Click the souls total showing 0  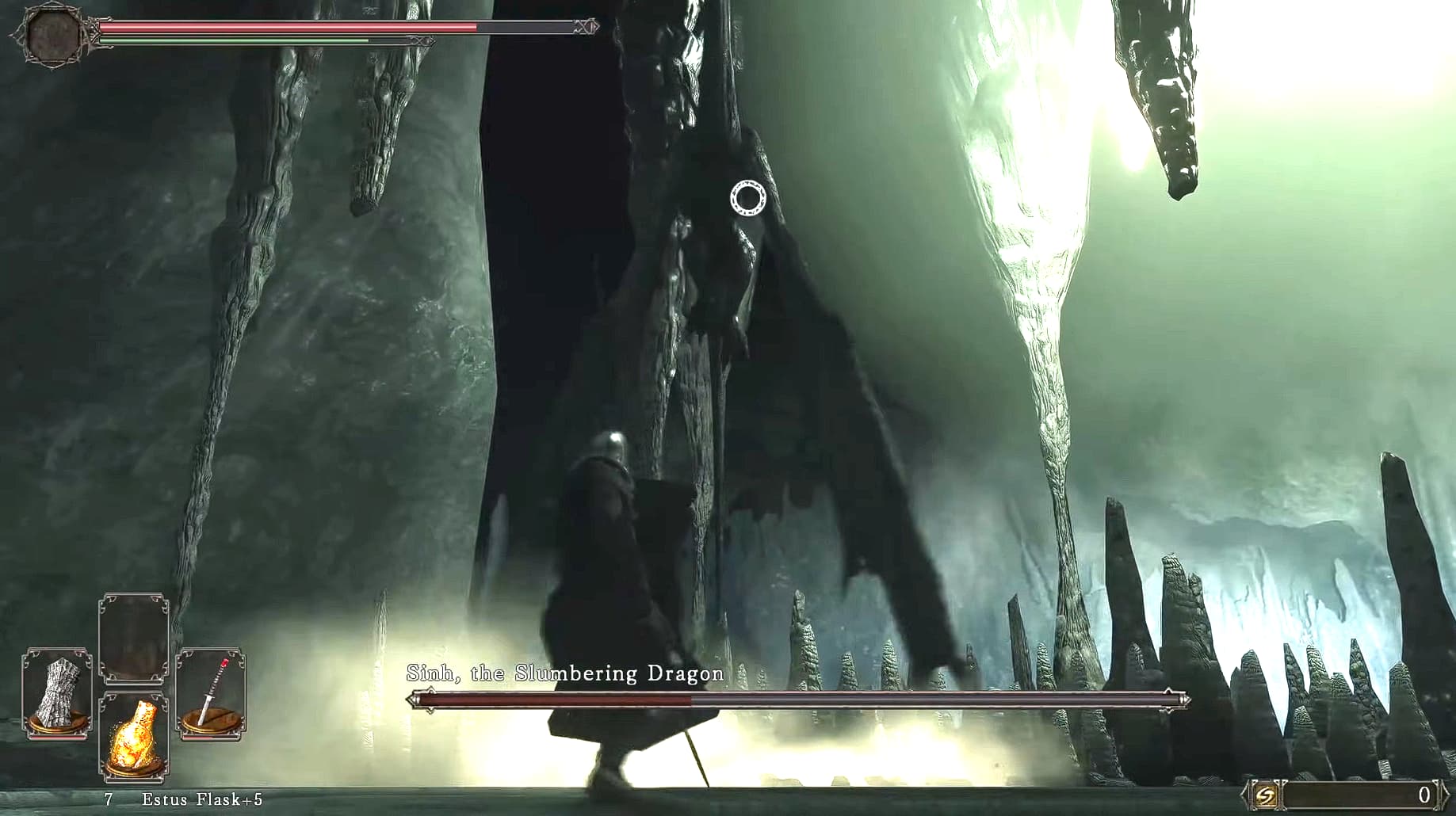click(x=1425, y=794)
